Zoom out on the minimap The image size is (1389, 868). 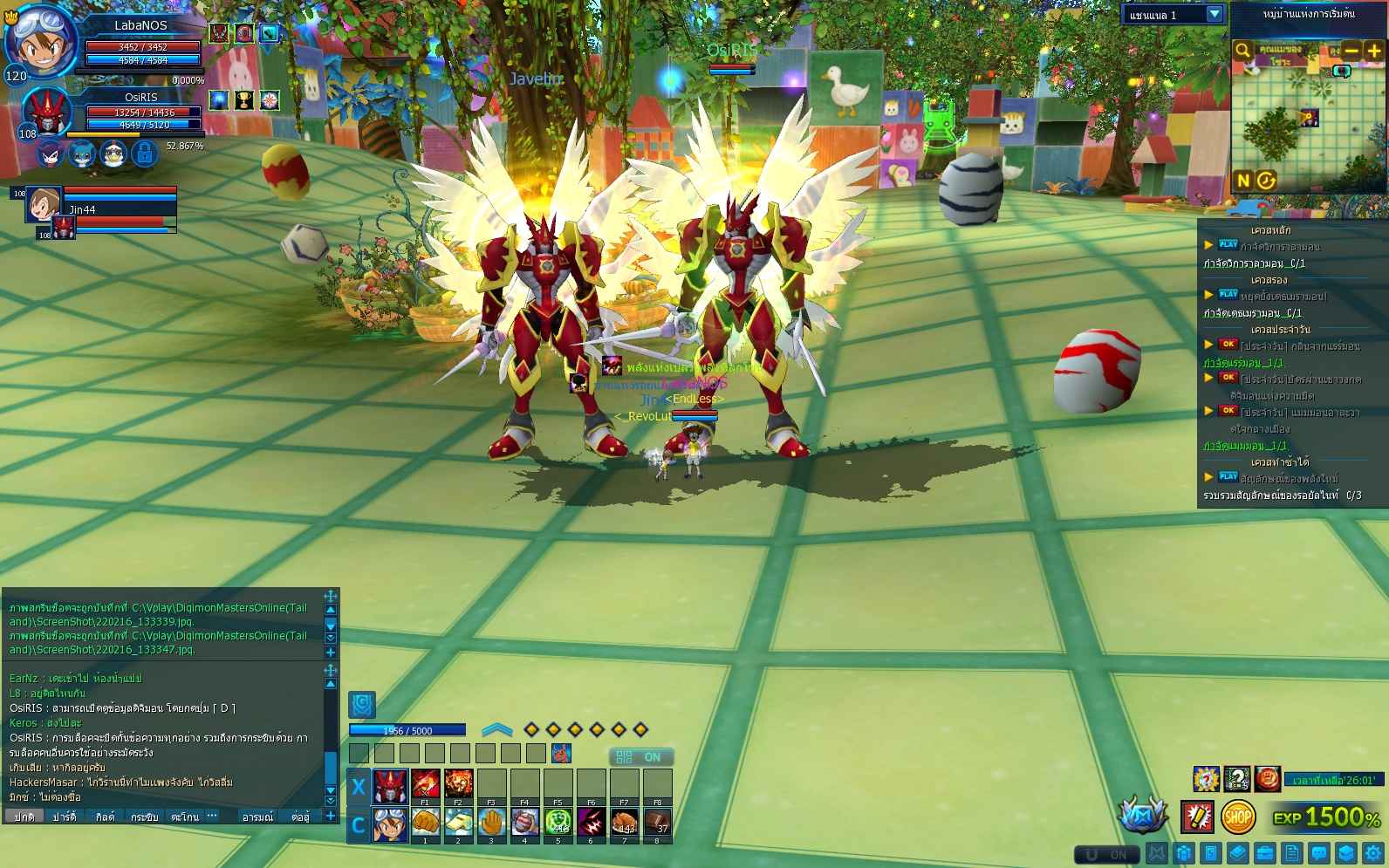pos(1351,51)
